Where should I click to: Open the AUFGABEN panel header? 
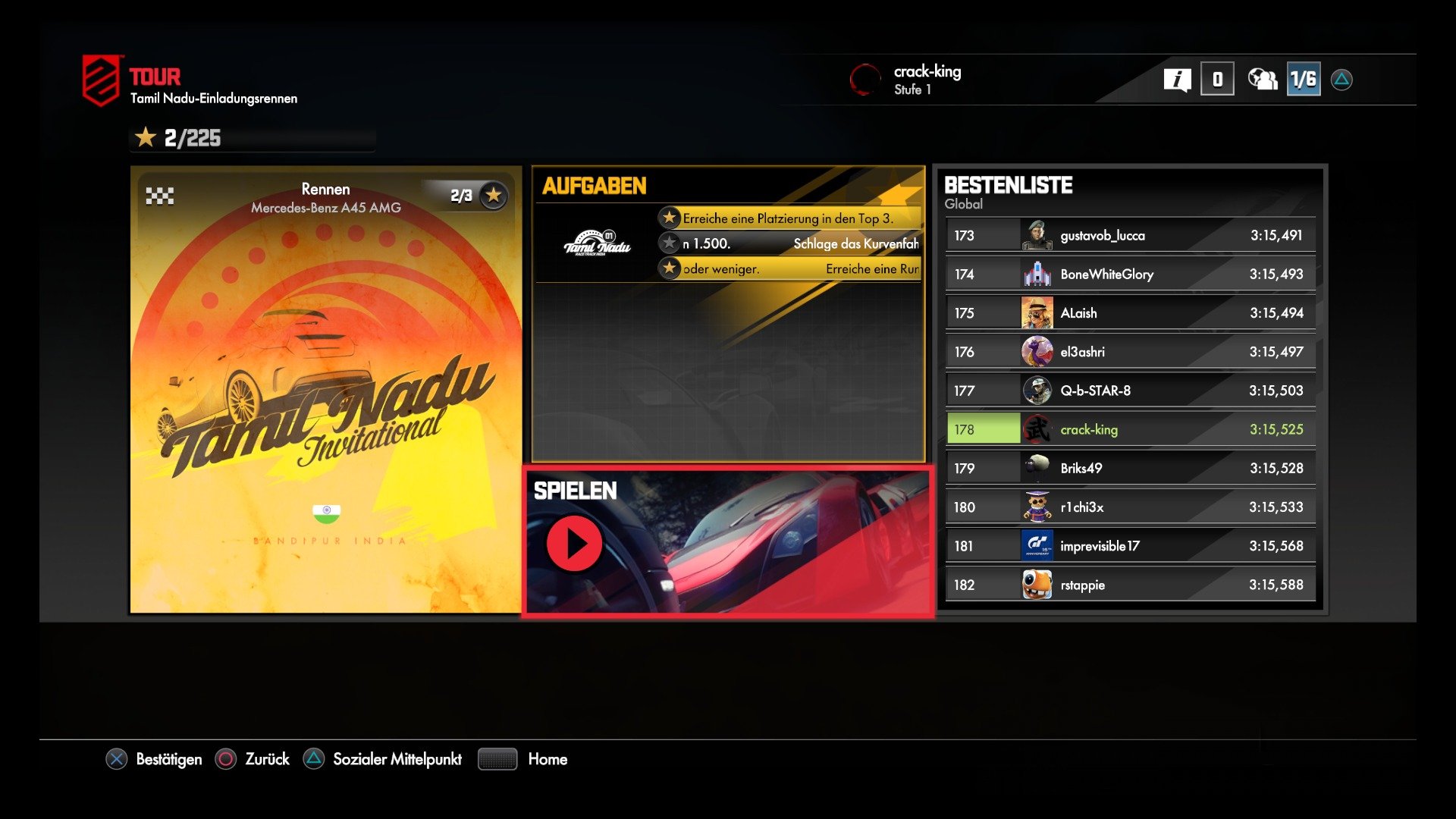[x=592, y=185]
